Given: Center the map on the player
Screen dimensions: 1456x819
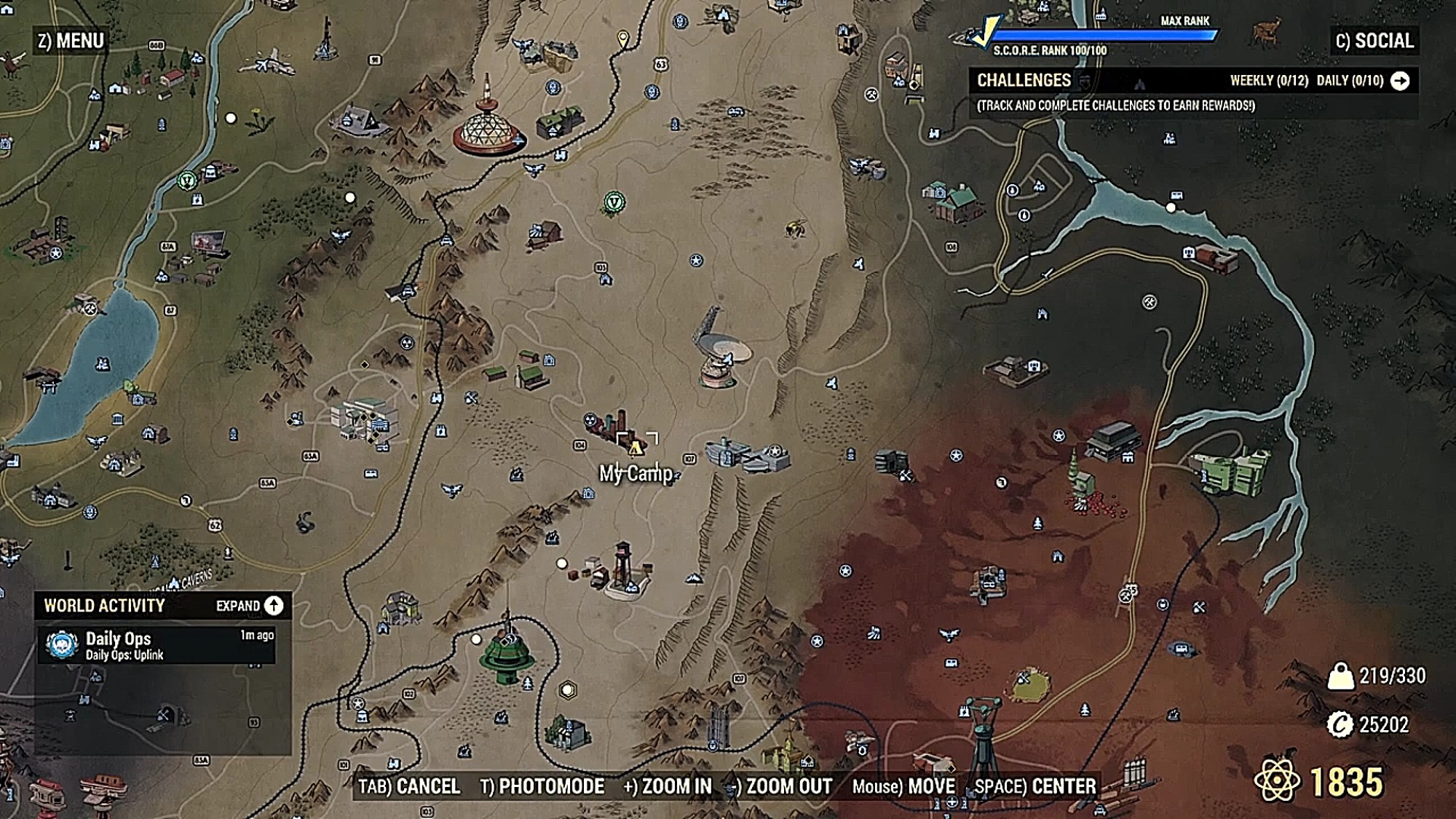Looking at the screenshot, I should (x=1034, y=786).
